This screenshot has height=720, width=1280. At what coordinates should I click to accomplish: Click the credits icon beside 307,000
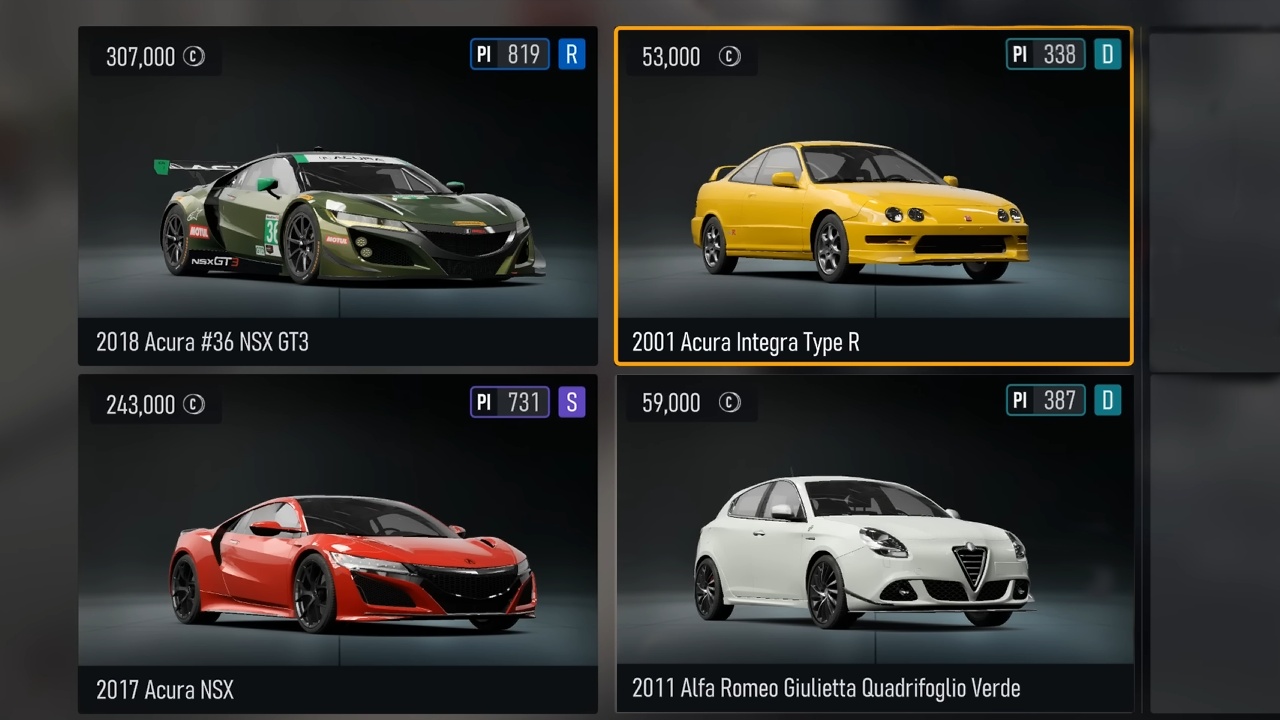click(x=195, y=56)
